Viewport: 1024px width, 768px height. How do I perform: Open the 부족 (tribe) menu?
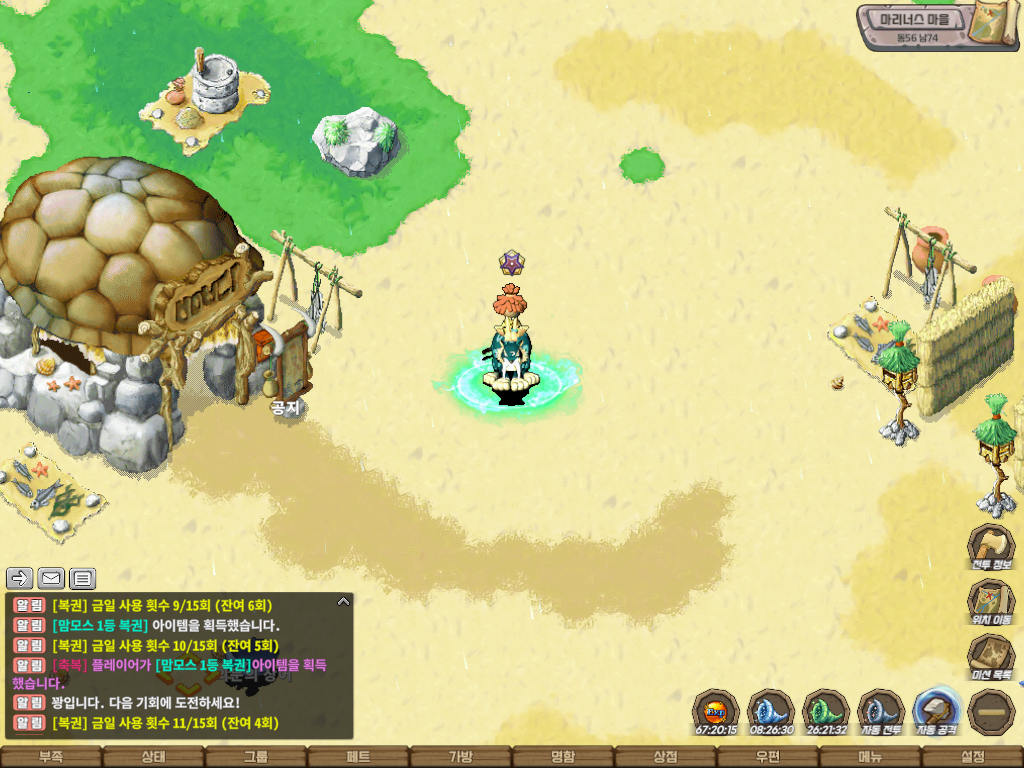(x=51, y=757)
